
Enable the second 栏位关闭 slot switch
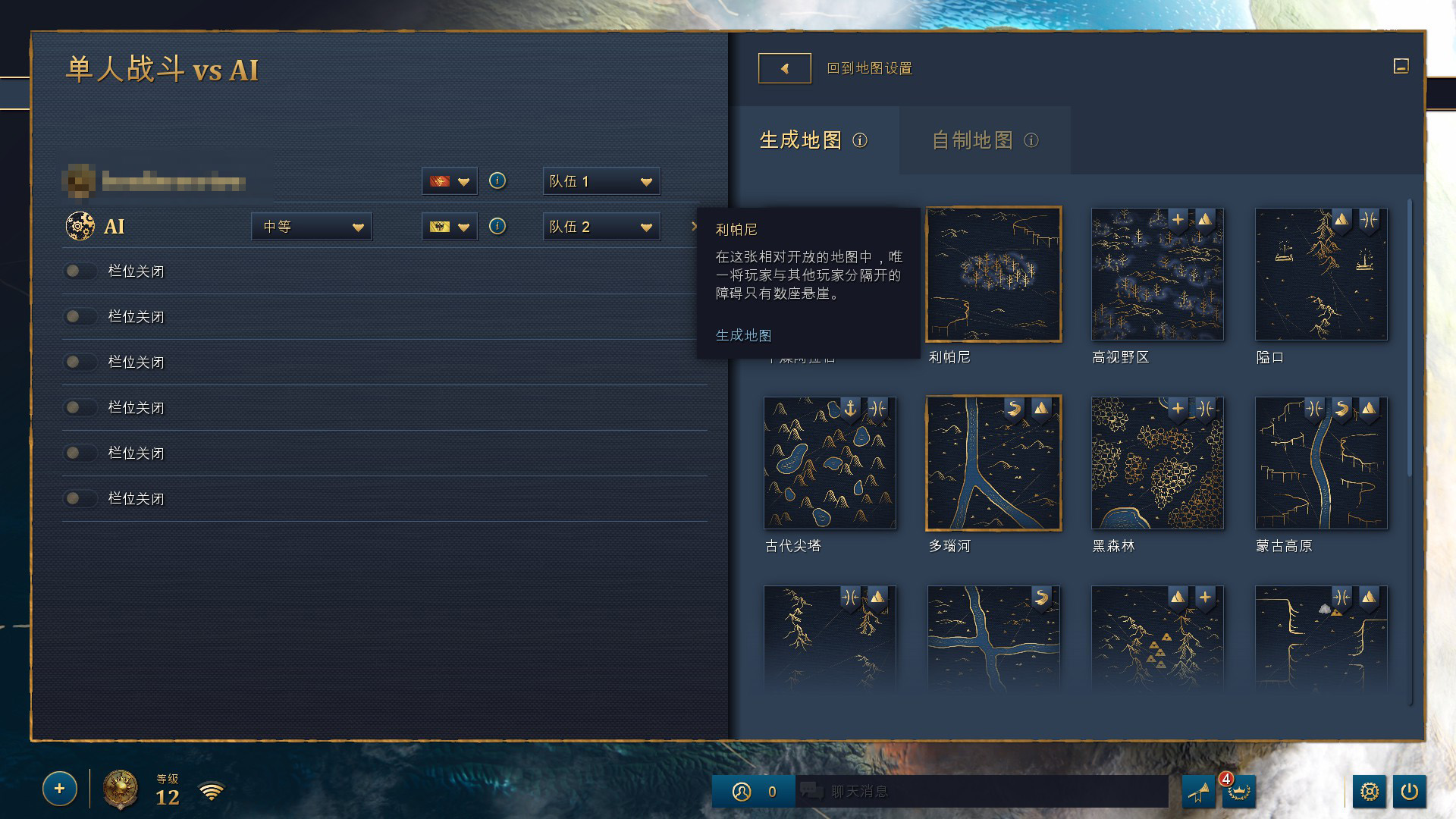(x=80, y=316)
